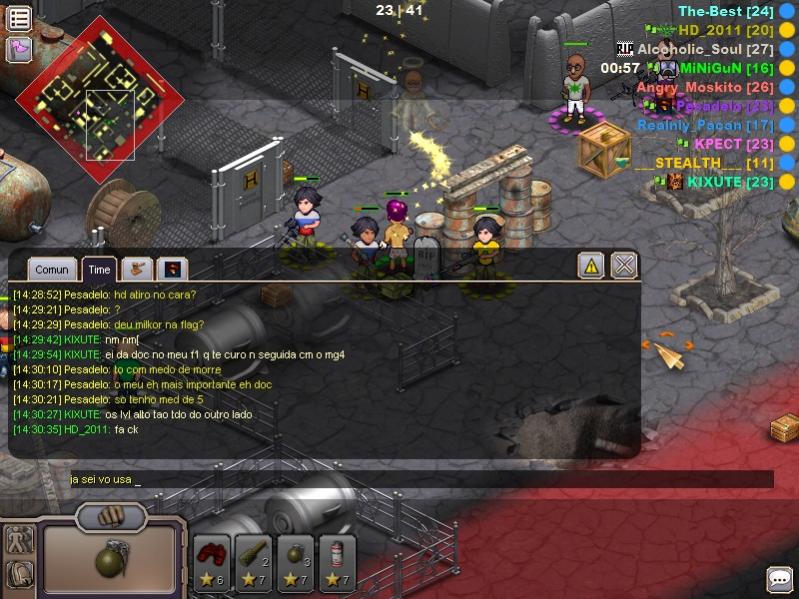Click the equipped grenade weapon panel
The image size is (799, 599).
coord(110,560)
